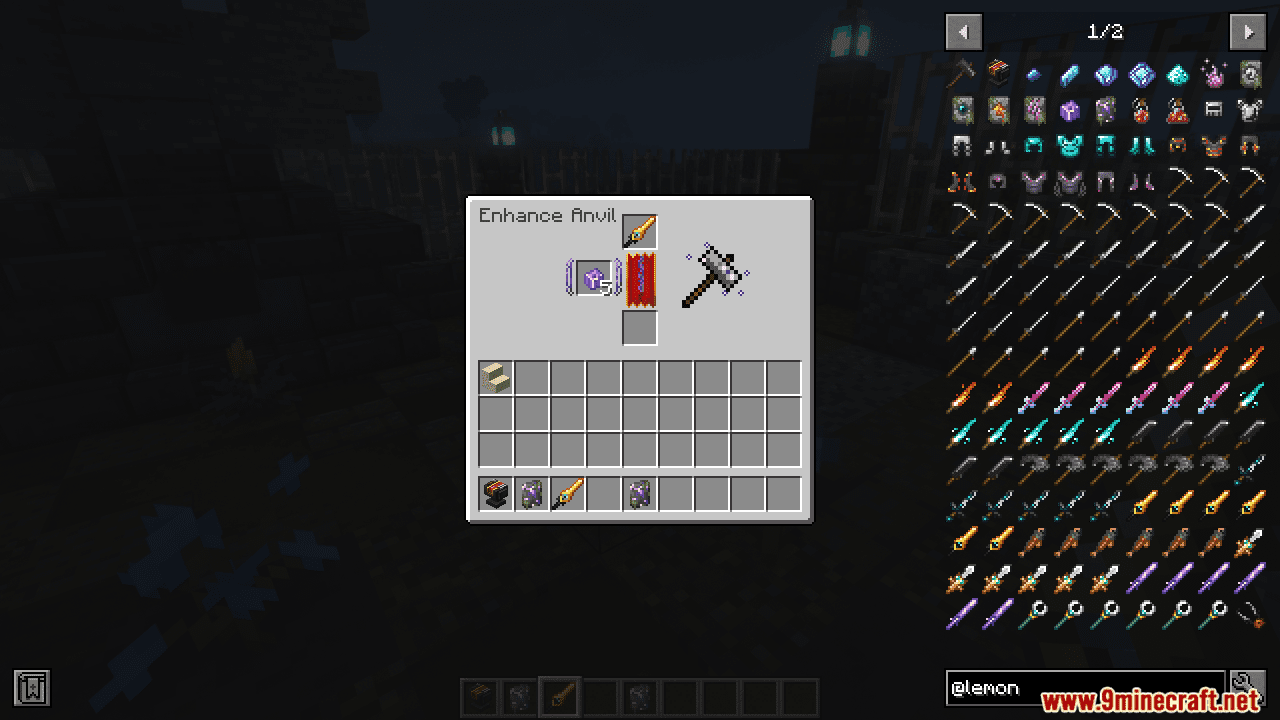Choose the hammer item in the item list

963,73
